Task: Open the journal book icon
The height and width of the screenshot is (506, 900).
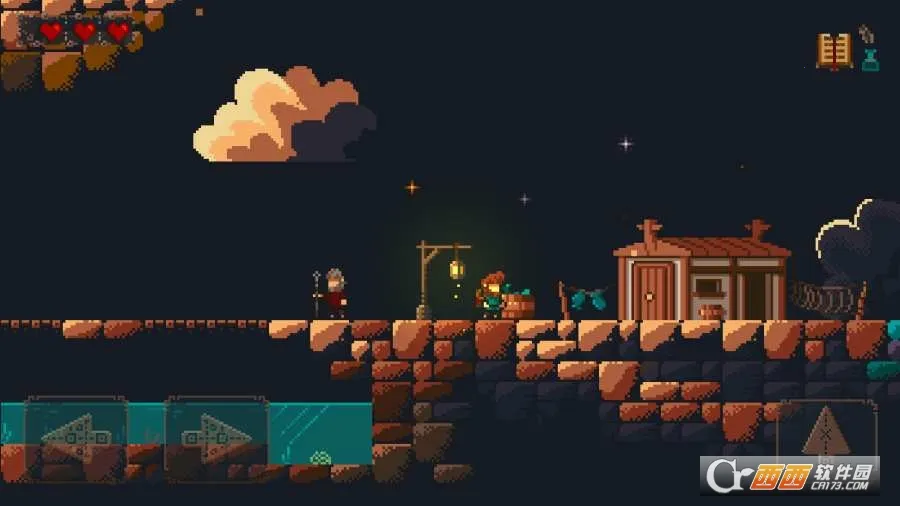Action: click(x=834, y=51)
